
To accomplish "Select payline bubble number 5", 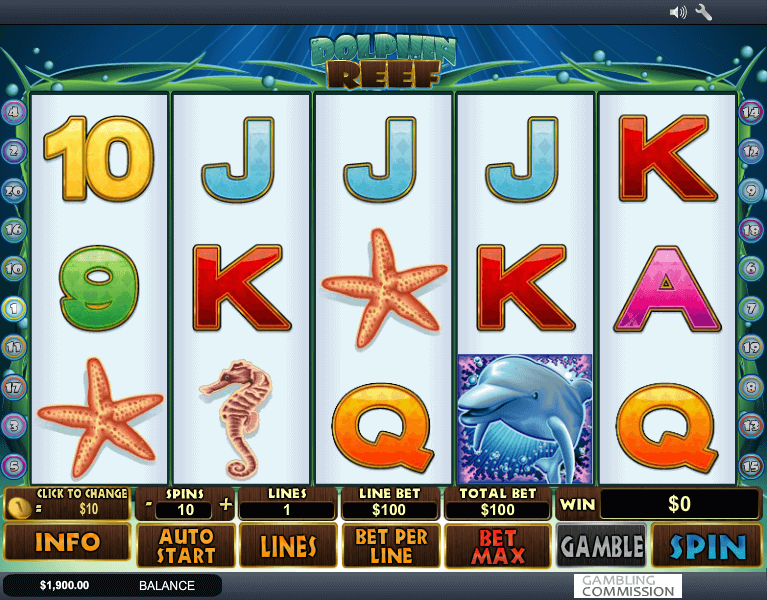I will tap(14, 465).
